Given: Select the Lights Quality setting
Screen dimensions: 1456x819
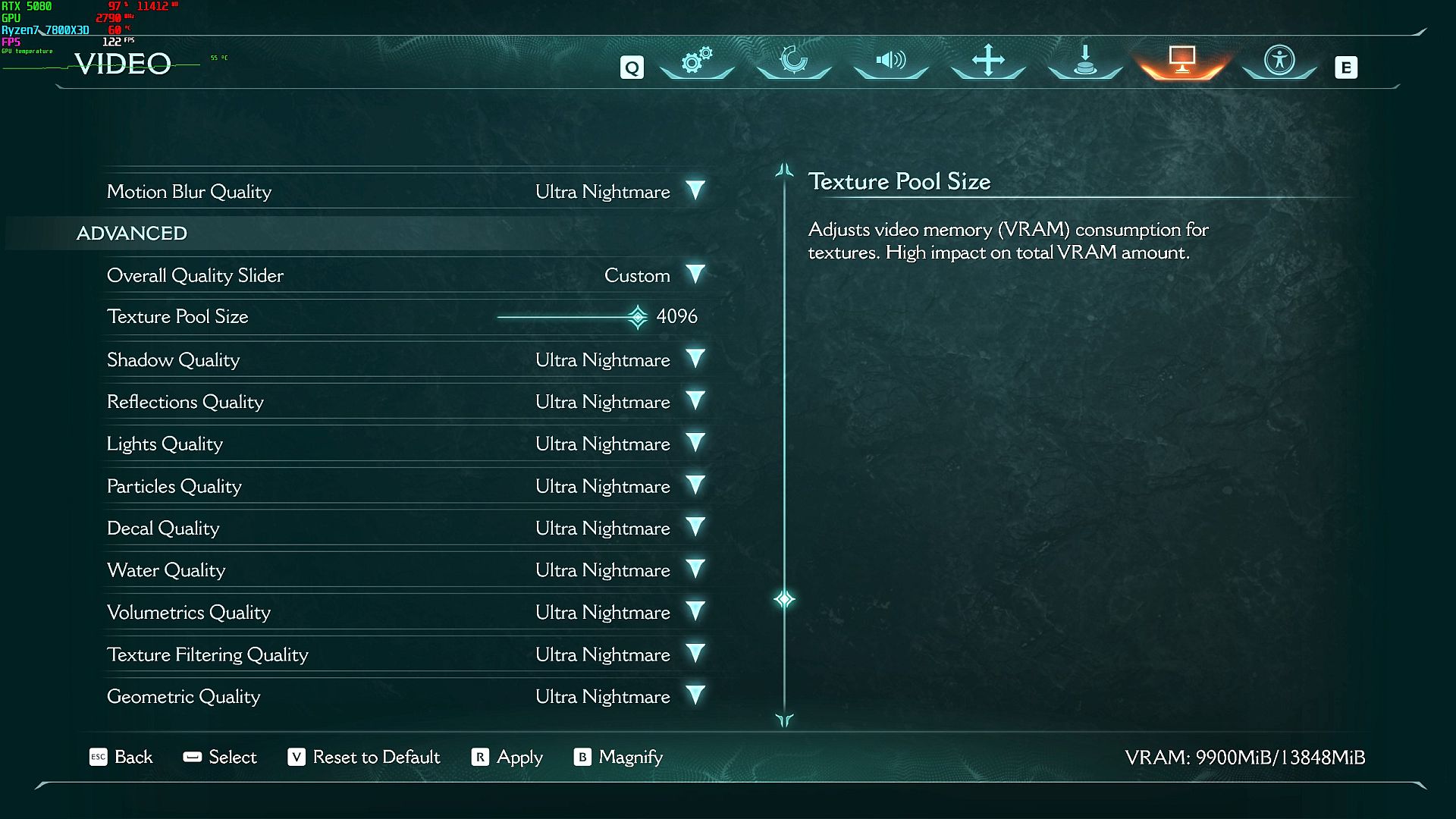Looking at the screenshot, I should click(x=695, y=443).
